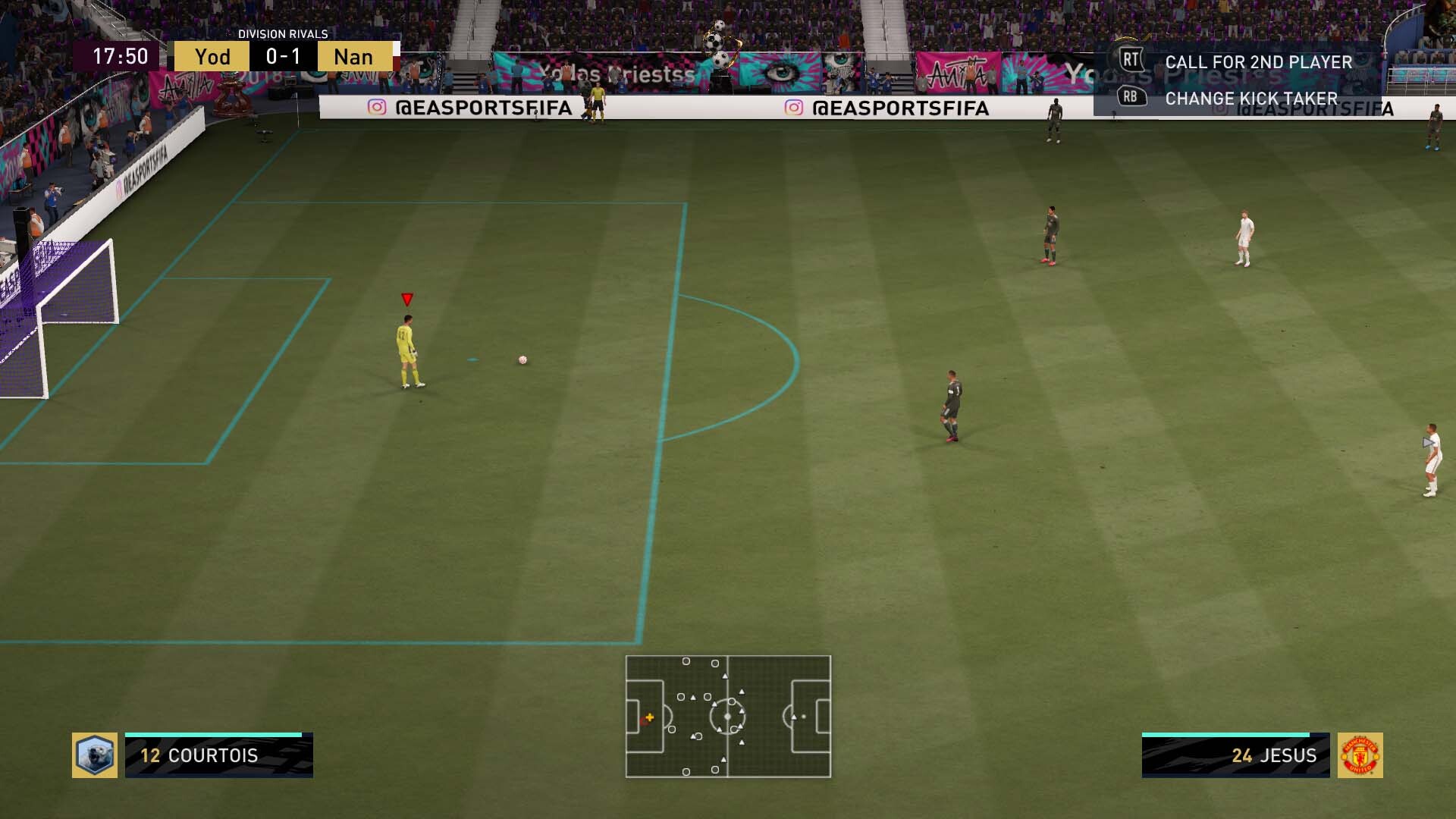Select the Courtois player name plate
1456x819 pixels.
tap(219, 755)
